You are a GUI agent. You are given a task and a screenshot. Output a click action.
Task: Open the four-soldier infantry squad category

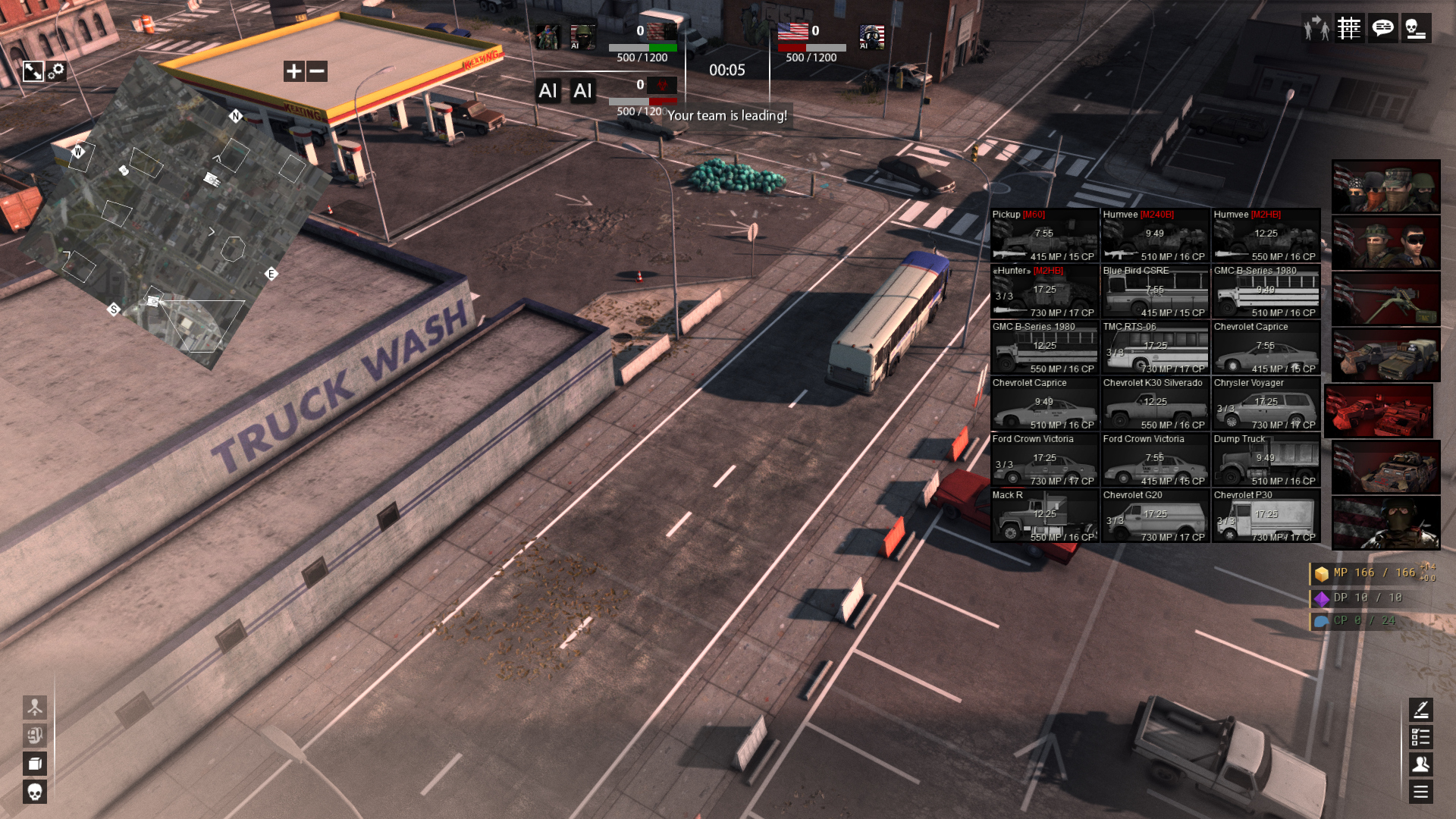click(1385, 187)
